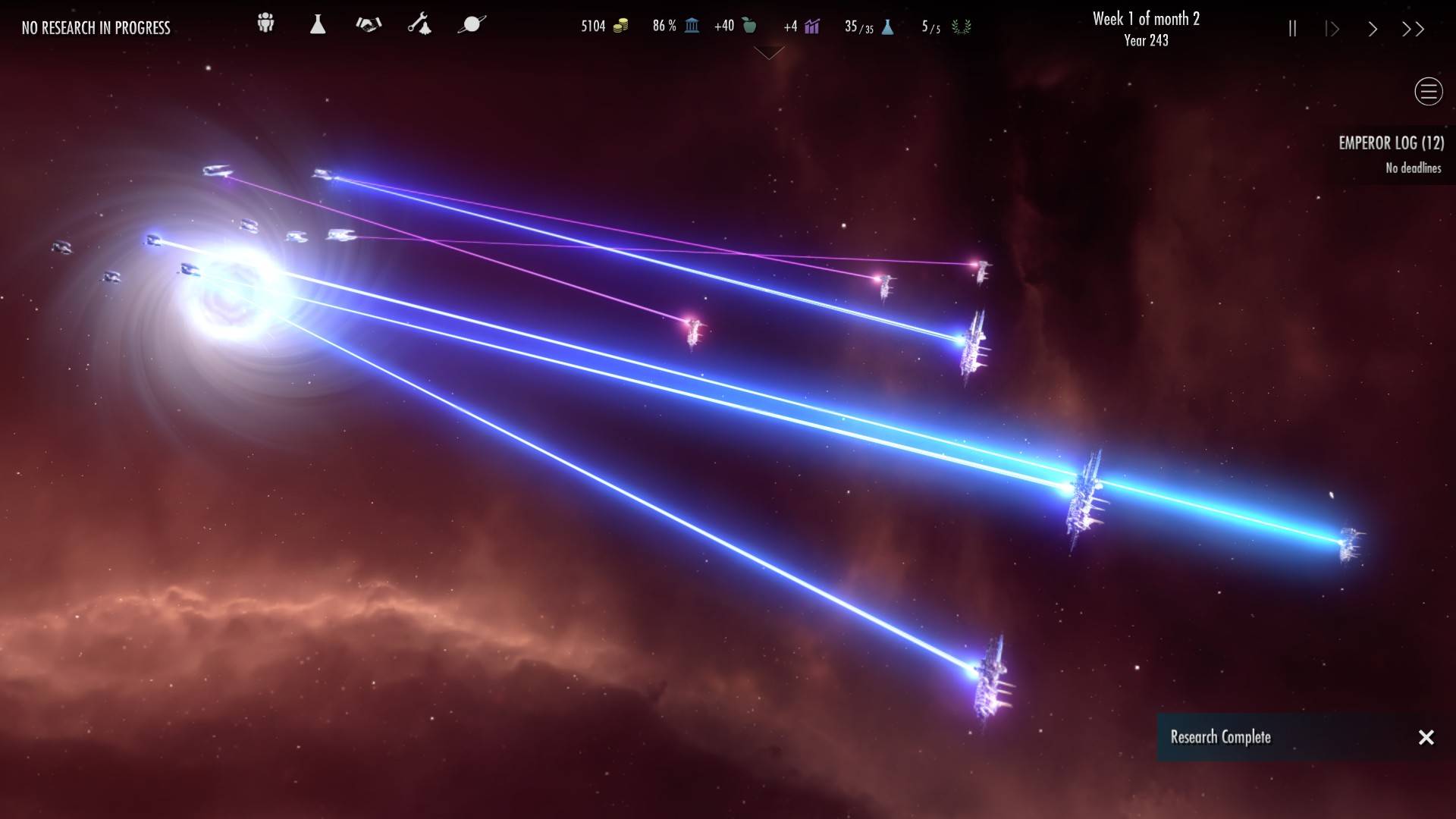Open the wrench and rocket construction menu
The image size is (1456, 819).
(419, 24)
